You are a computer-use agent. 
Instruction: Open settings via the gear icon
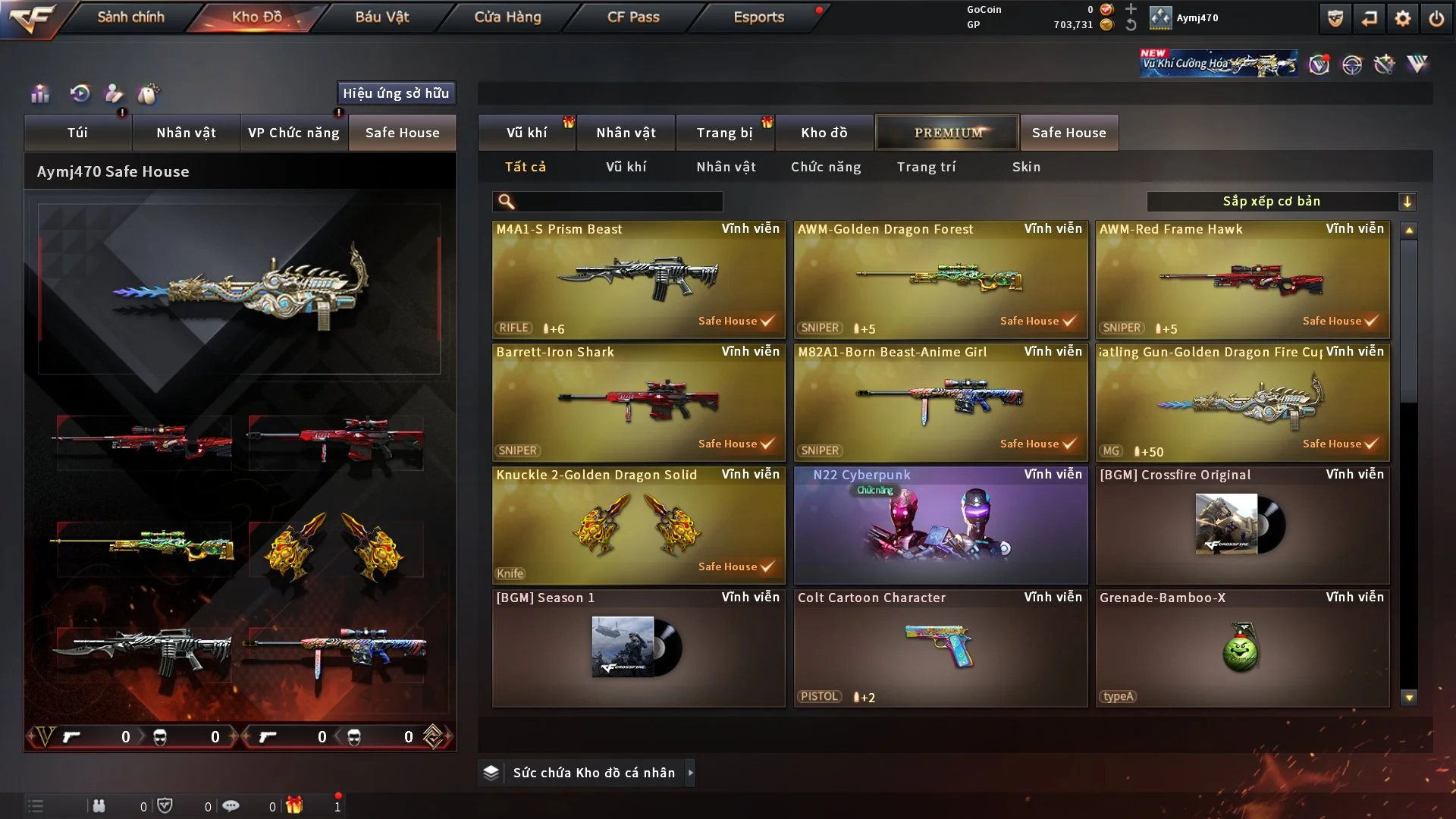click(1403, 18)
